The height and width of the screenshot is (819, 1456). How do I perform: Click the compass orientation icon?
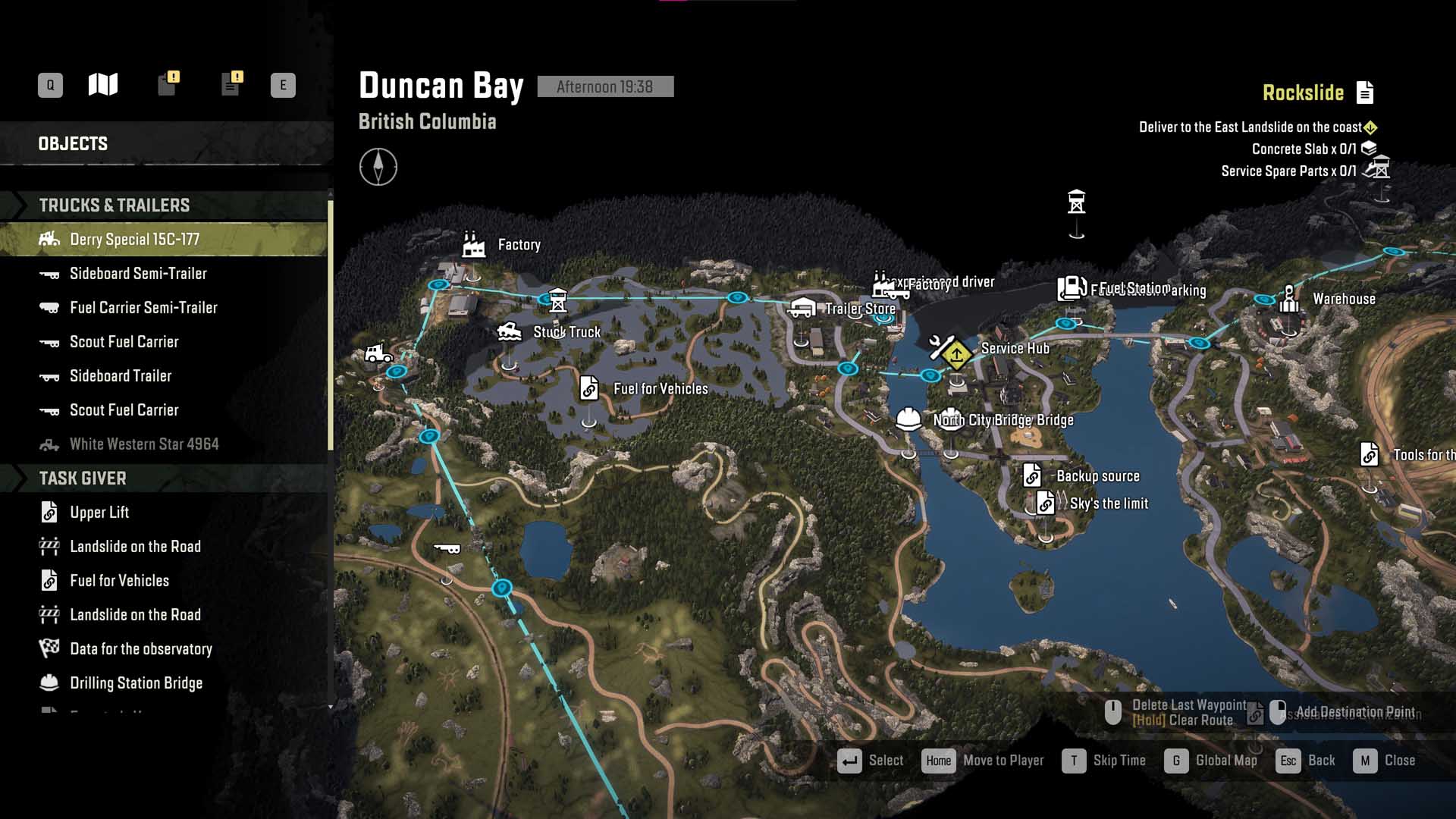tap(378, 167)
